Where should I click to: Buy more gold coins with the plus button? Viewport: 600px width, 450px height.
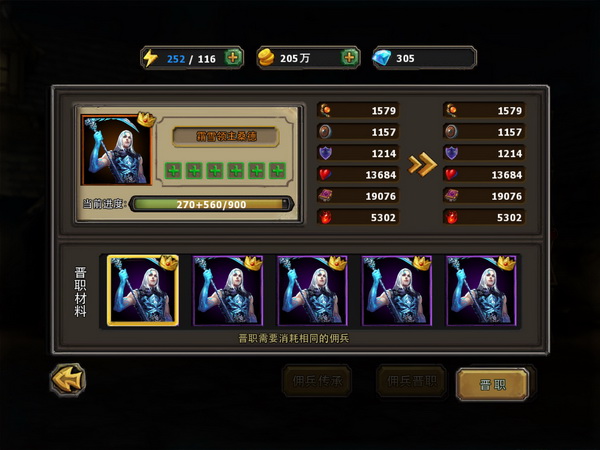[x=350, y=58]
